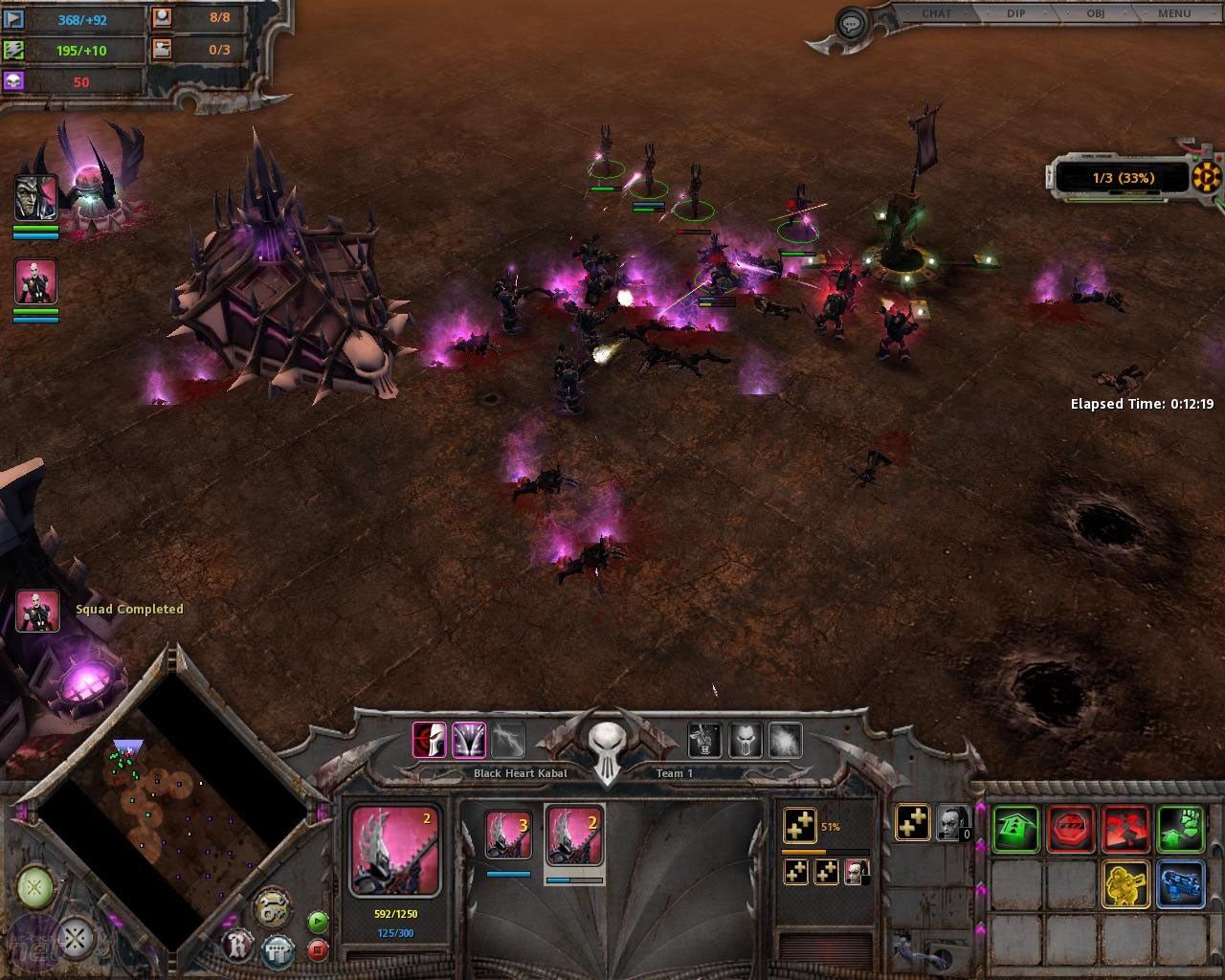The image size is (1225, 980).
Task: Open the CHAT panel
Action: point(936,13)
